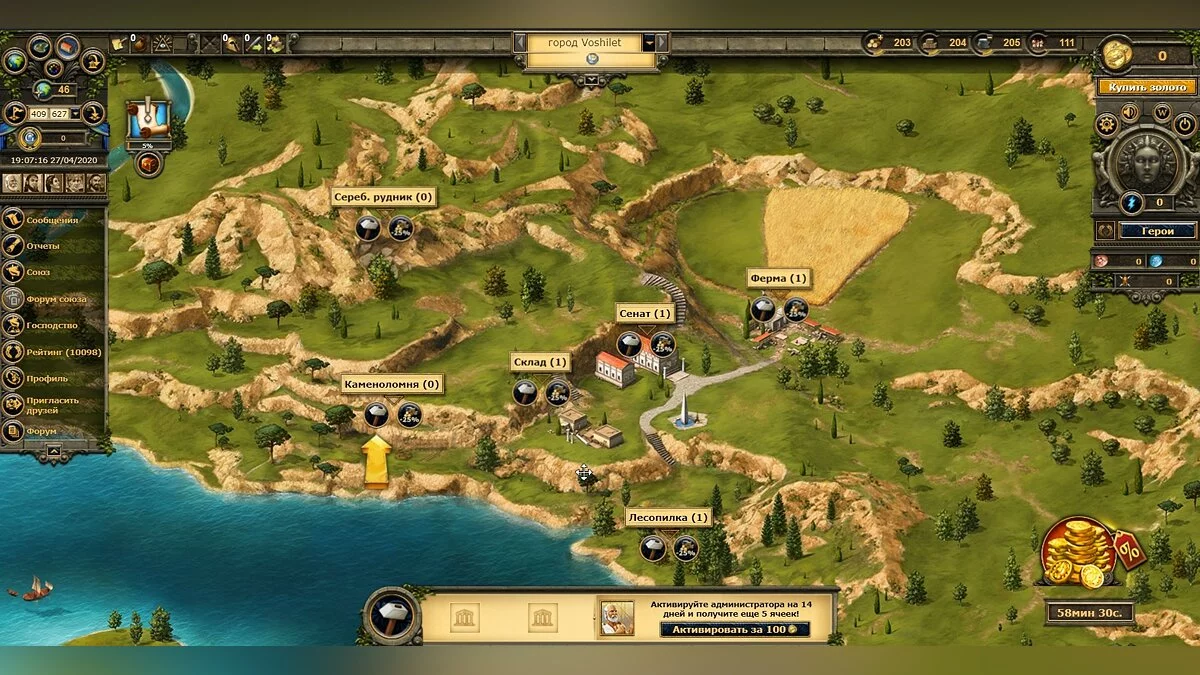The height and width of the screenshot is (675, 1200).
Task: Click the Купить золото (Buy gold) button
Action: [x=1147, y=87]
